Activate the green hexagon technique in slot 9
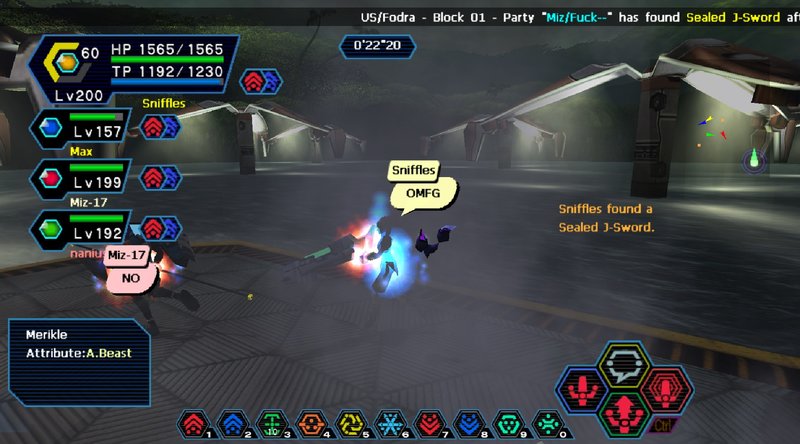The image size is (800, 444). click(506, 424)
